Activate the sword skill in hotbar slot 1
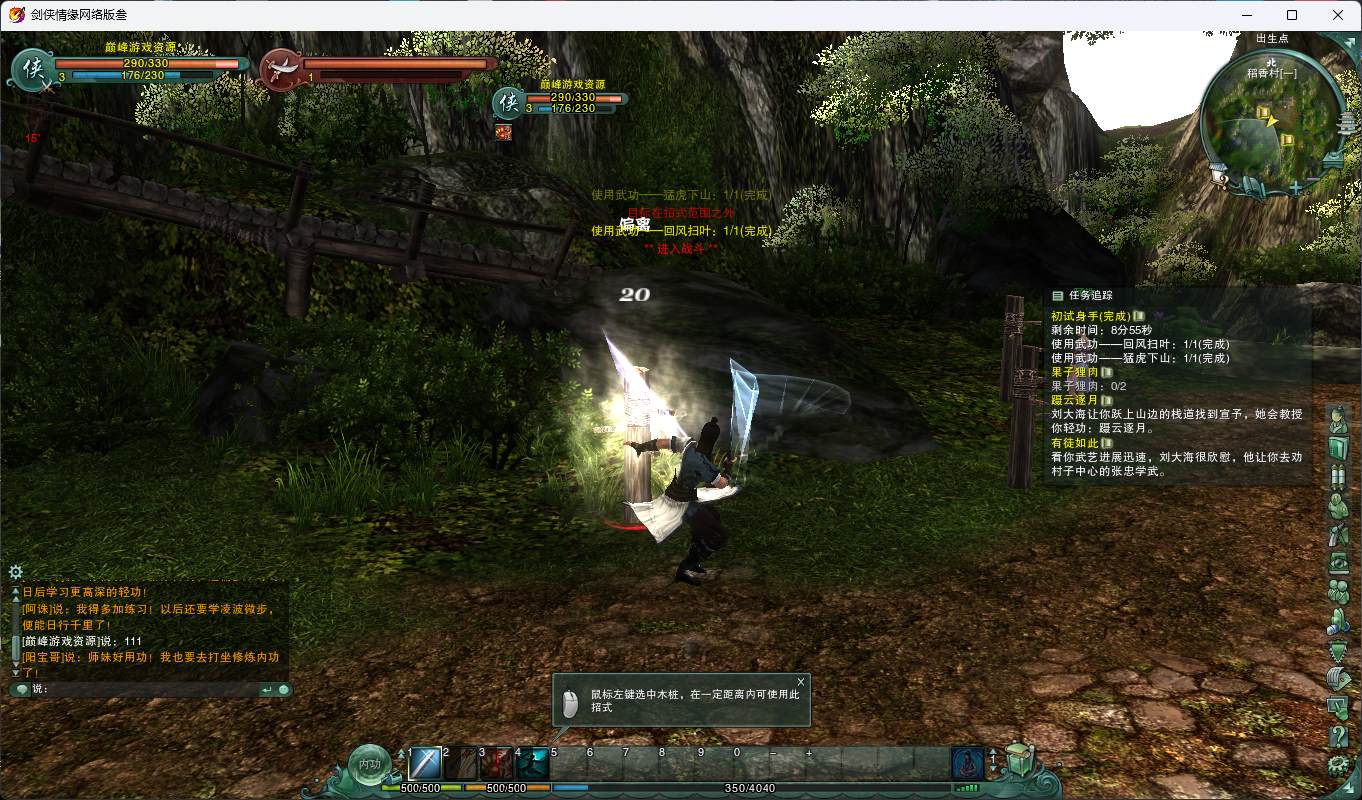 425,764
